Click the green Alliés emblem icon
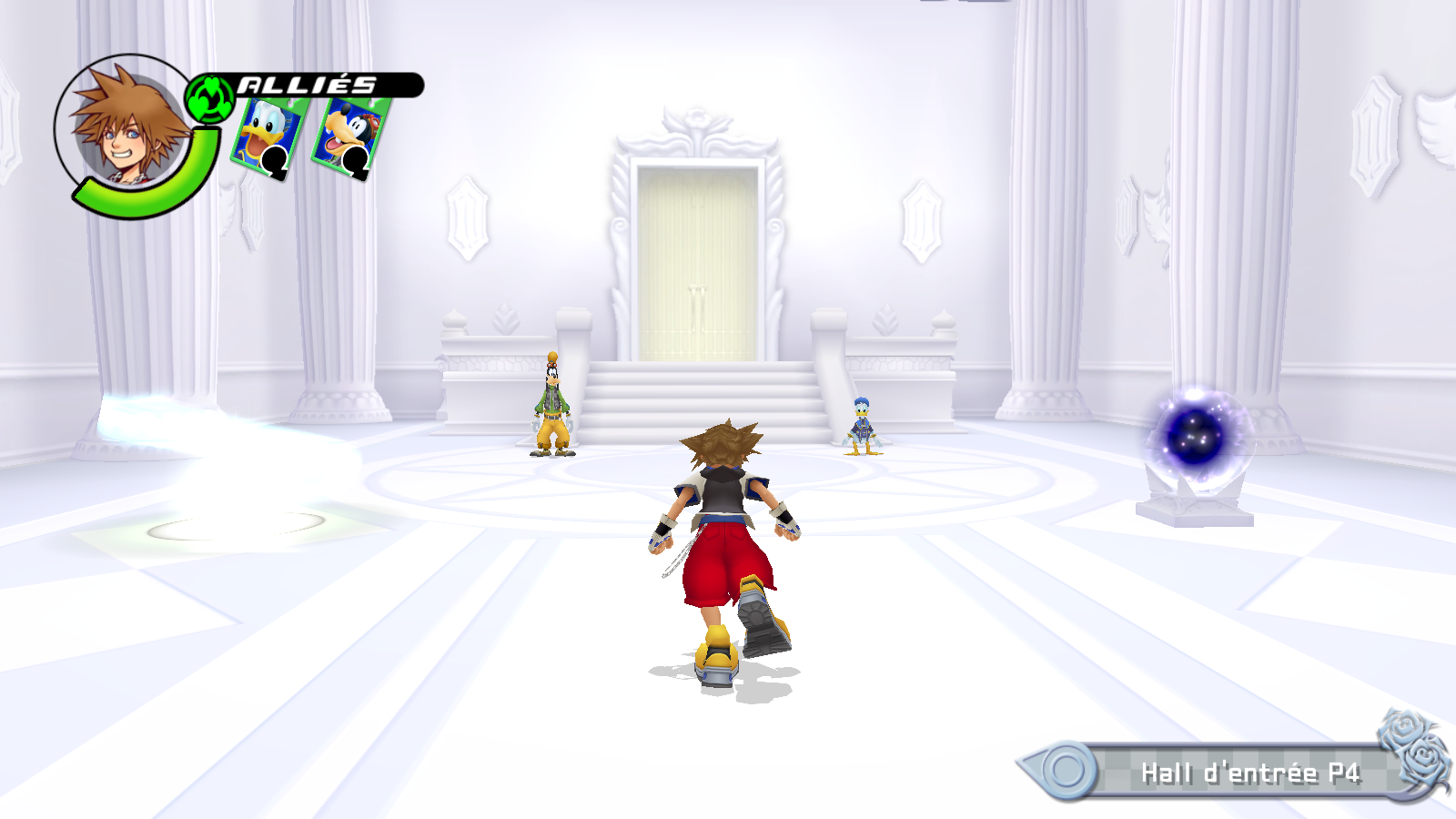 [x=210, y=98]
